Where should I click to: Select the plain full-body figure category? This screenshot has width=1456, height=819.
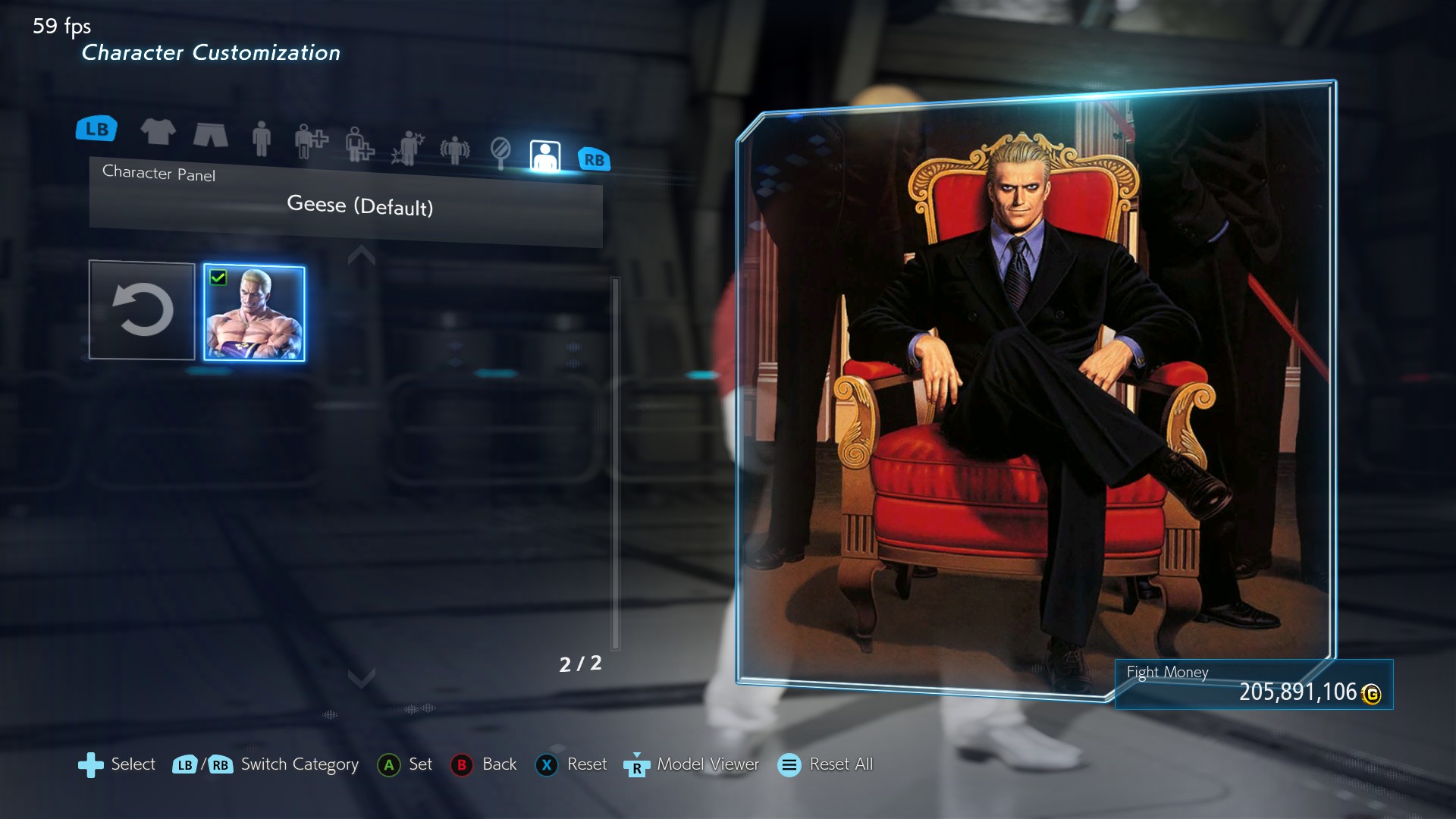pos(261,139)
